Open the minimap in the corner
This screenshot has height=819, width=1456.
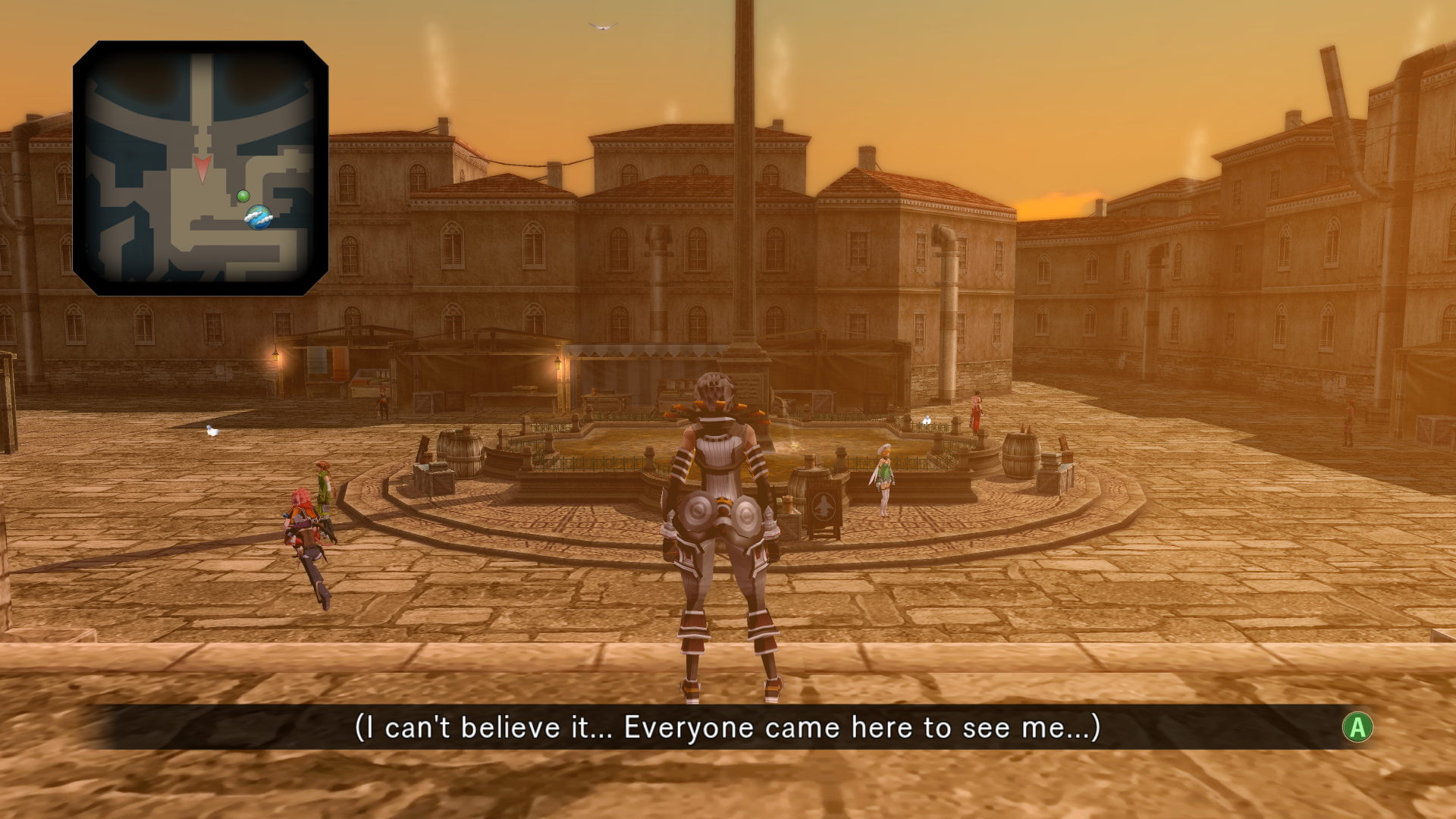click(x=200, y=168)
